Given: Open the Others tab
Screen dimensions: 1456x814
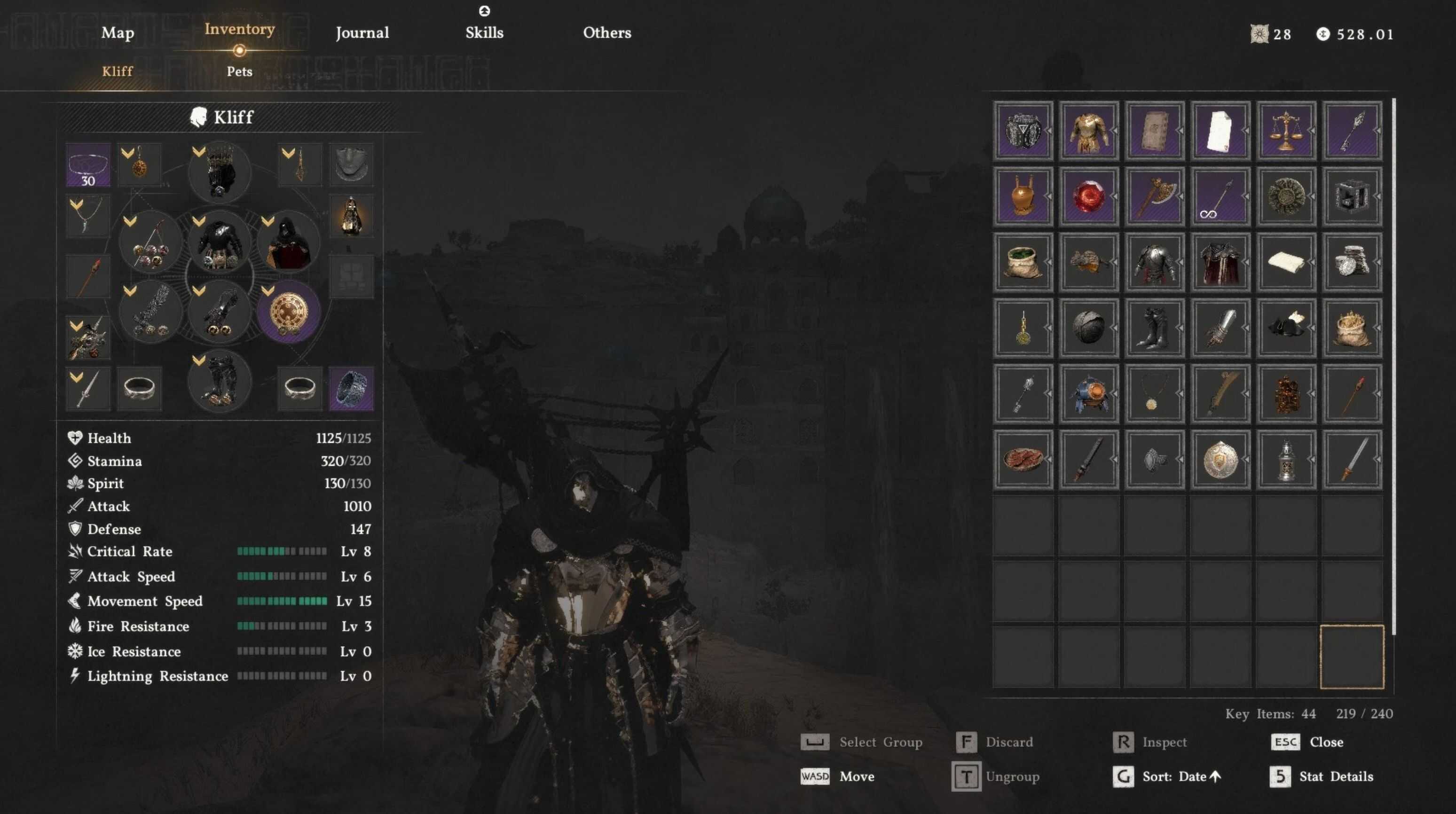Looking at the screenshot, I should [x=607, y=33].
